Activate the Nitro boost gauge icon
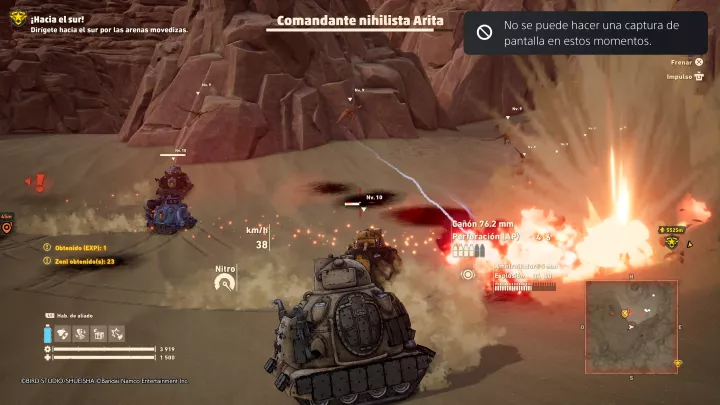 tap(225, 283)
